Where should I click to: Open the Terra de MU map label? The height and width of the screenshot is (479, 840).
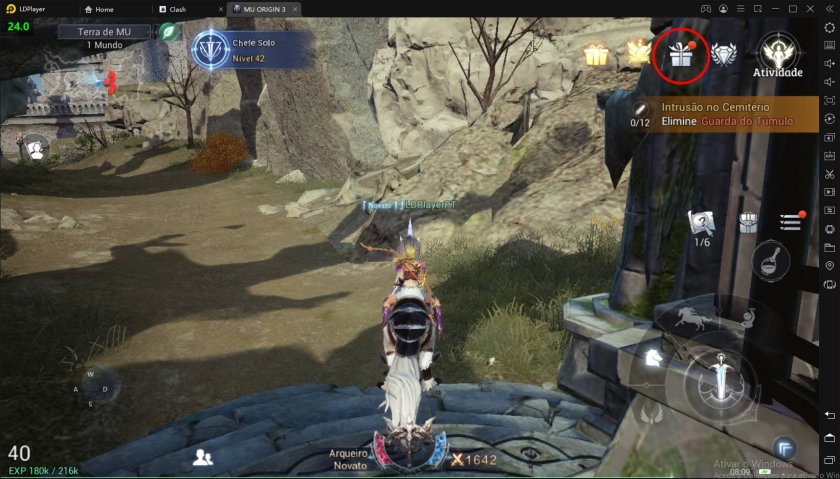[103, 32]
